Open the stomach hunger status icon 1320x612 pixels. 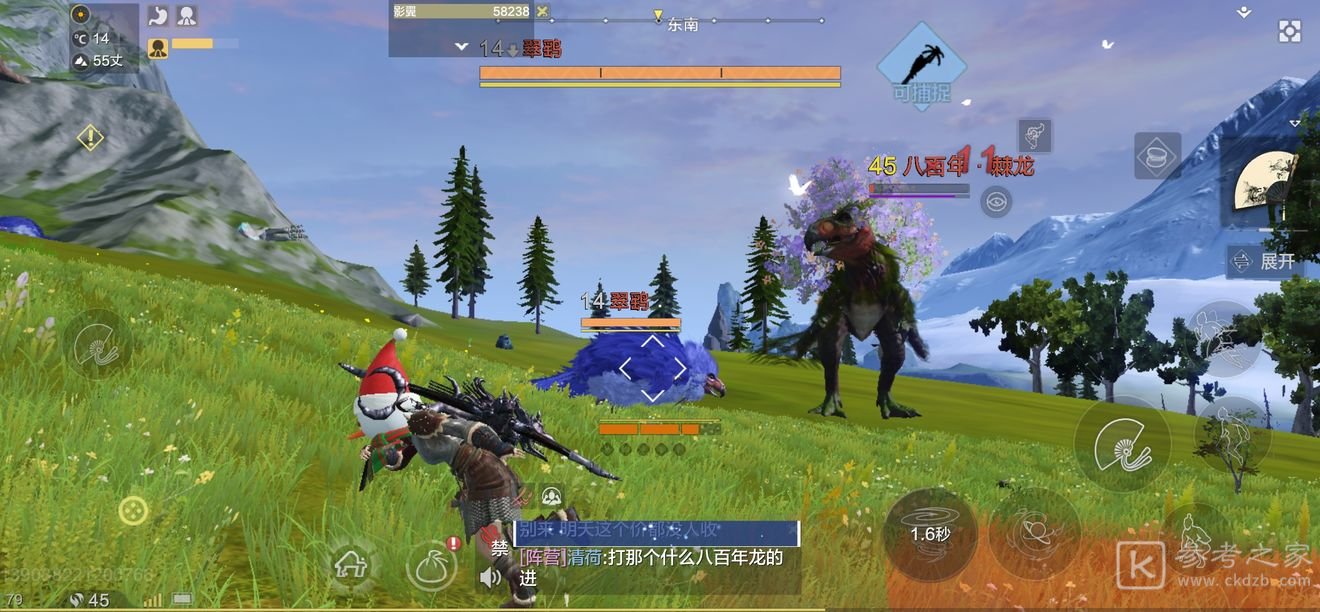(158, 16)
